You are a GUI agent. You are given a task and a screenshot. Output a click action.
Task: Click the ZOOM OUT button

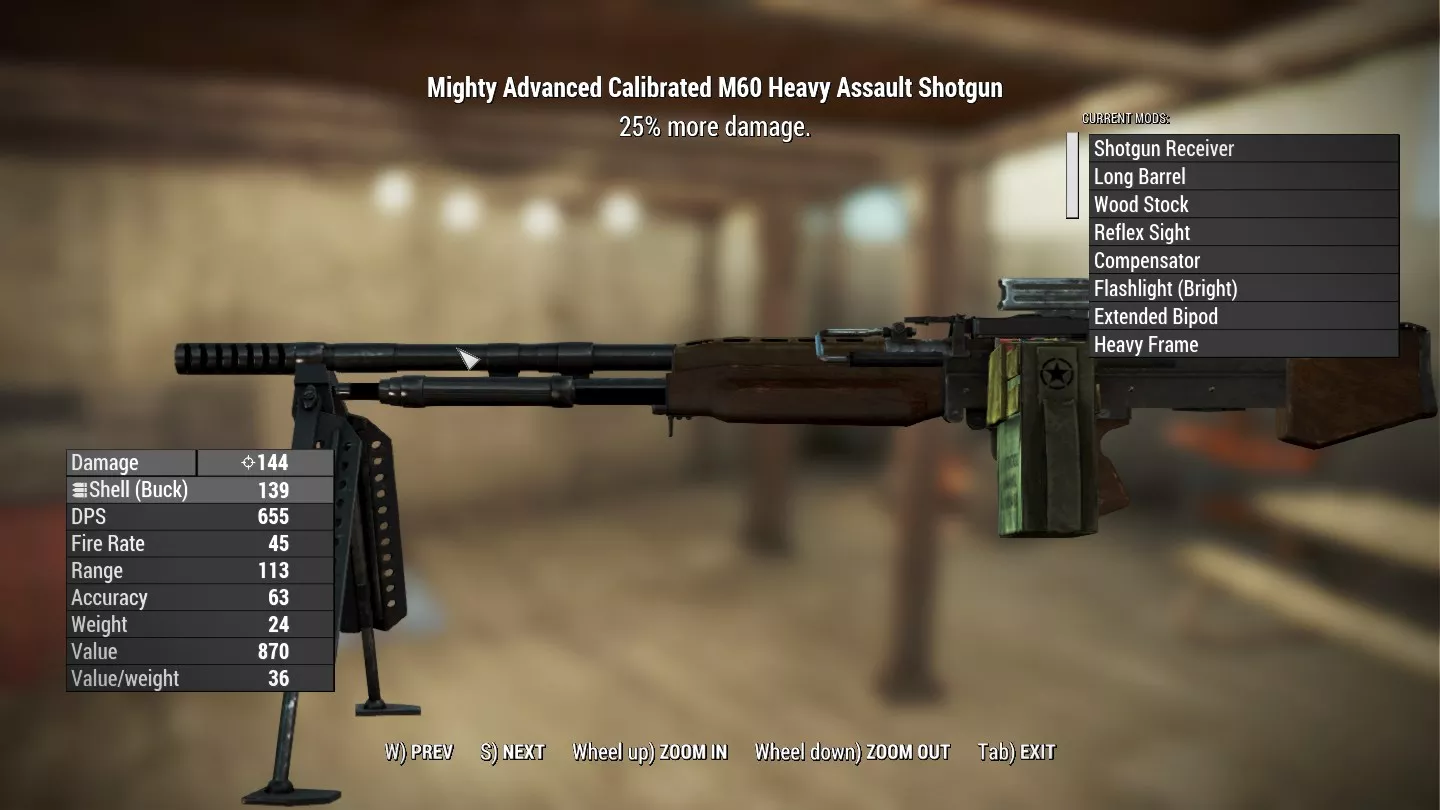(852, 752)
